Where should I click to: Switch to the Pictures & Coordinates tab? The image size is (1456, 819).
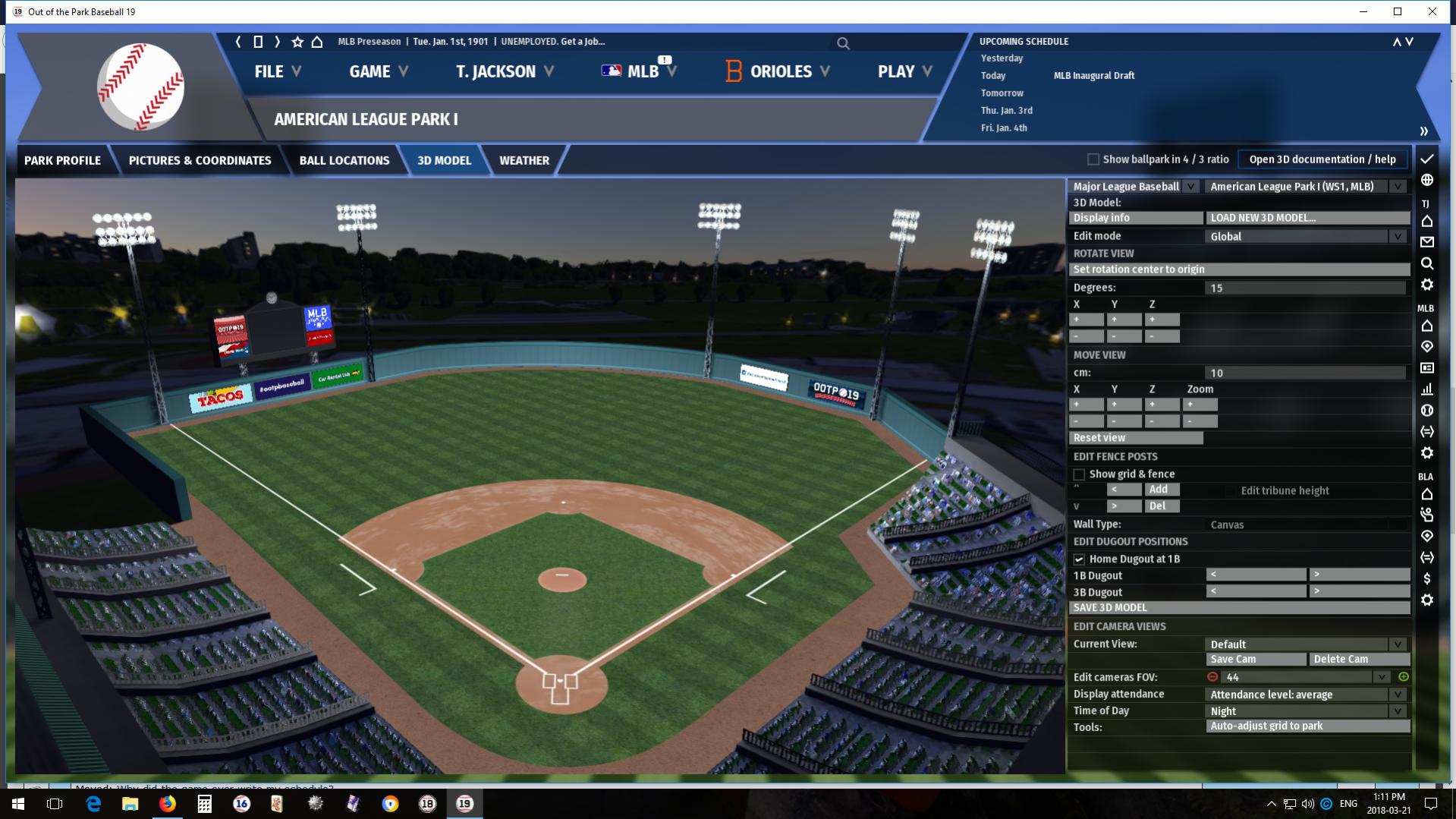click(200, 160)
